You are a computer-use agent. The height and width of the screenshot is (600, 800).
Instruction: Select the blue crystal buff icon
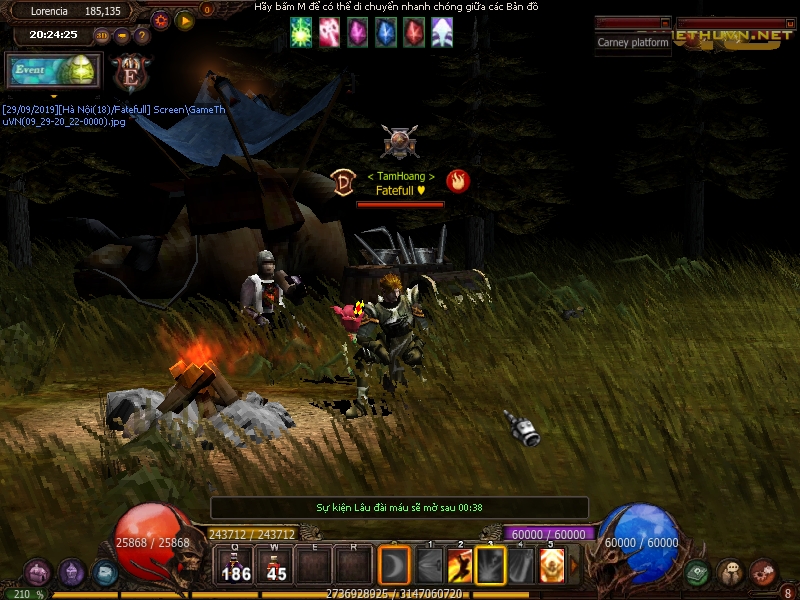point(385,33)
